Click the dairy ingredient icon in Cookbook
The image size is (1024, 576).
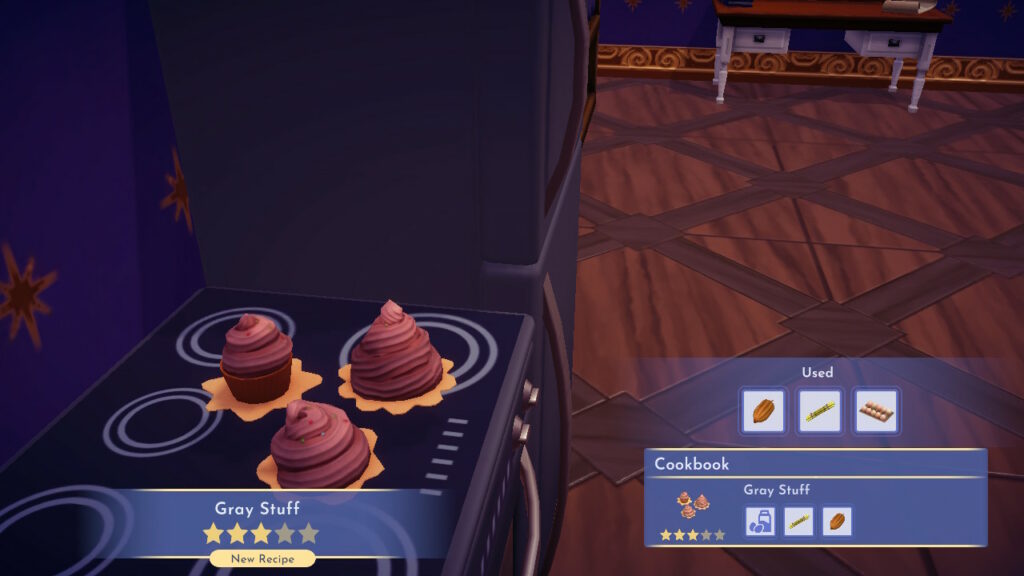759,521
